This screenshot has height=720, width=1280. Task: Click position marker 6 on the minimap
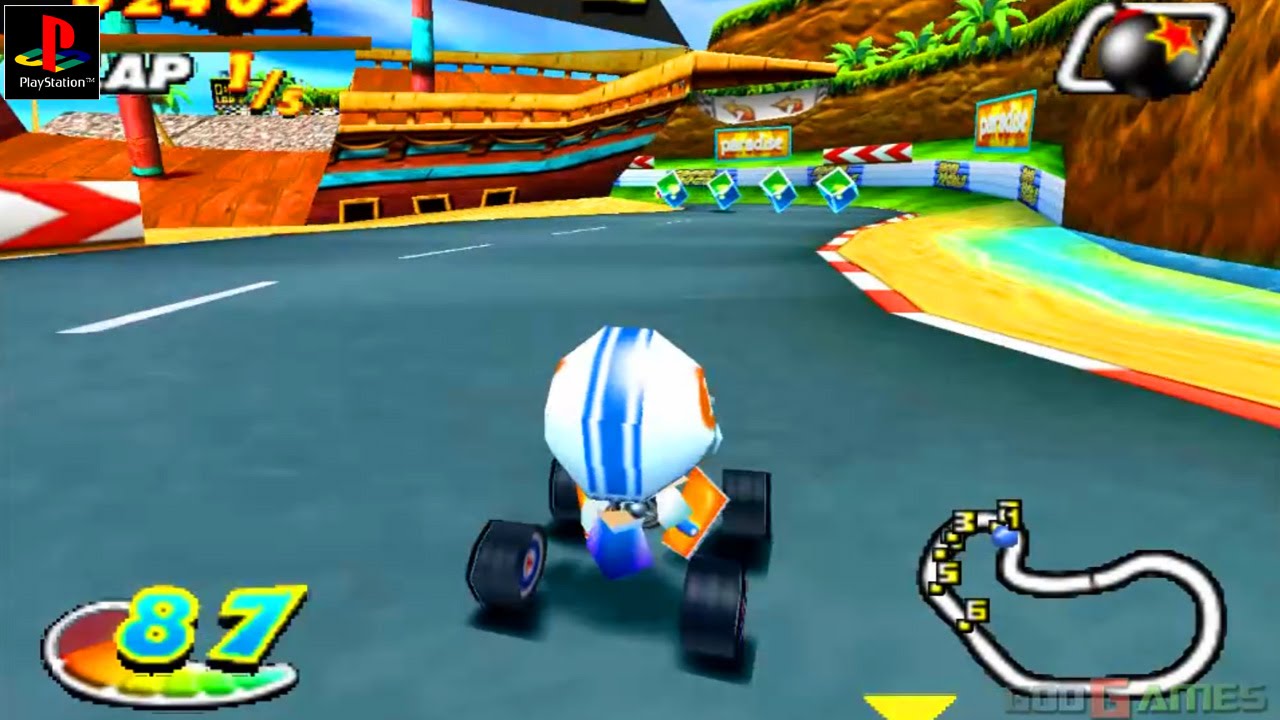(x=976, y=610)
